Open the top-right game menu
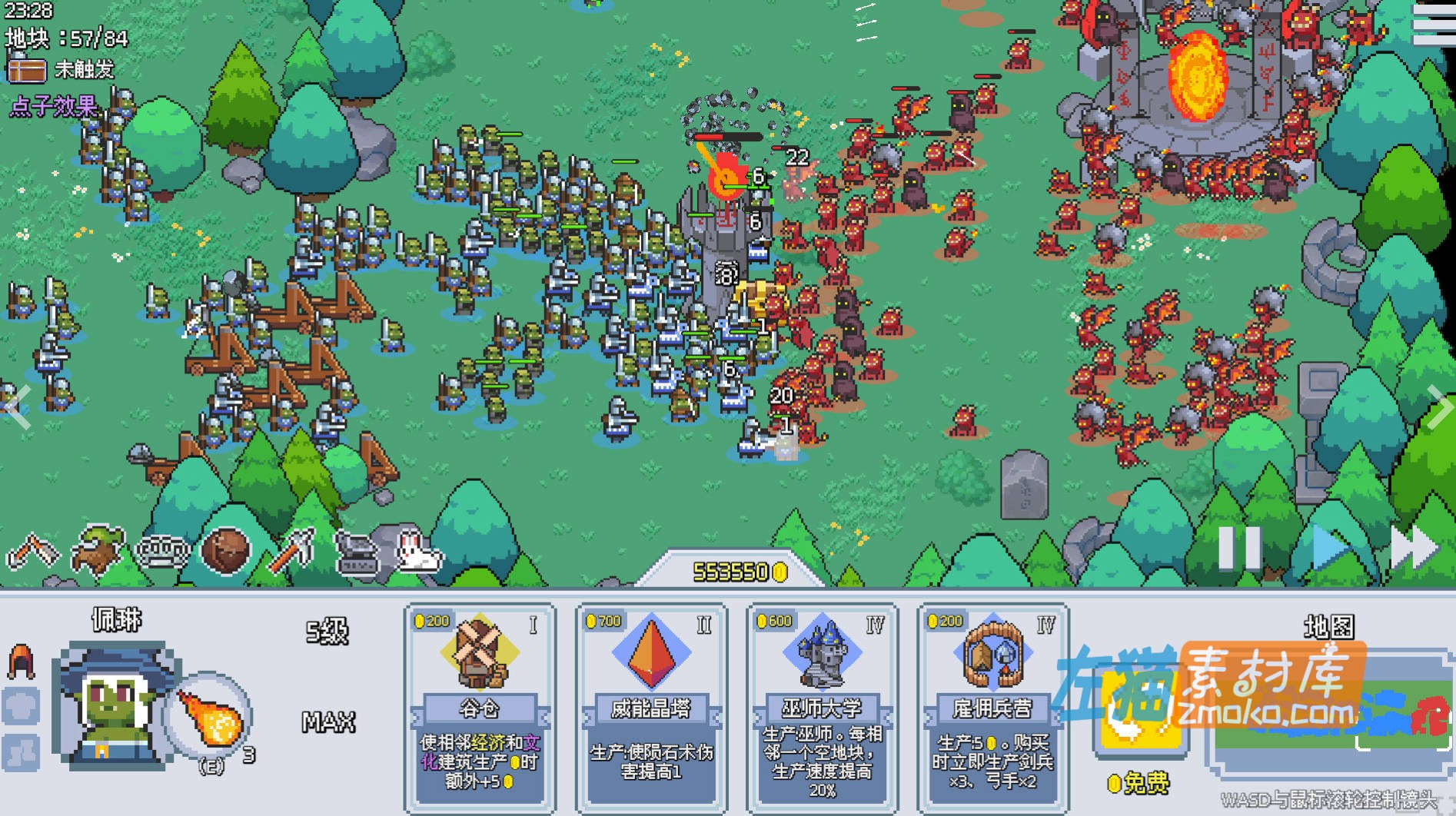Screen dimensions: 1456x816 tap(1436, 23)
